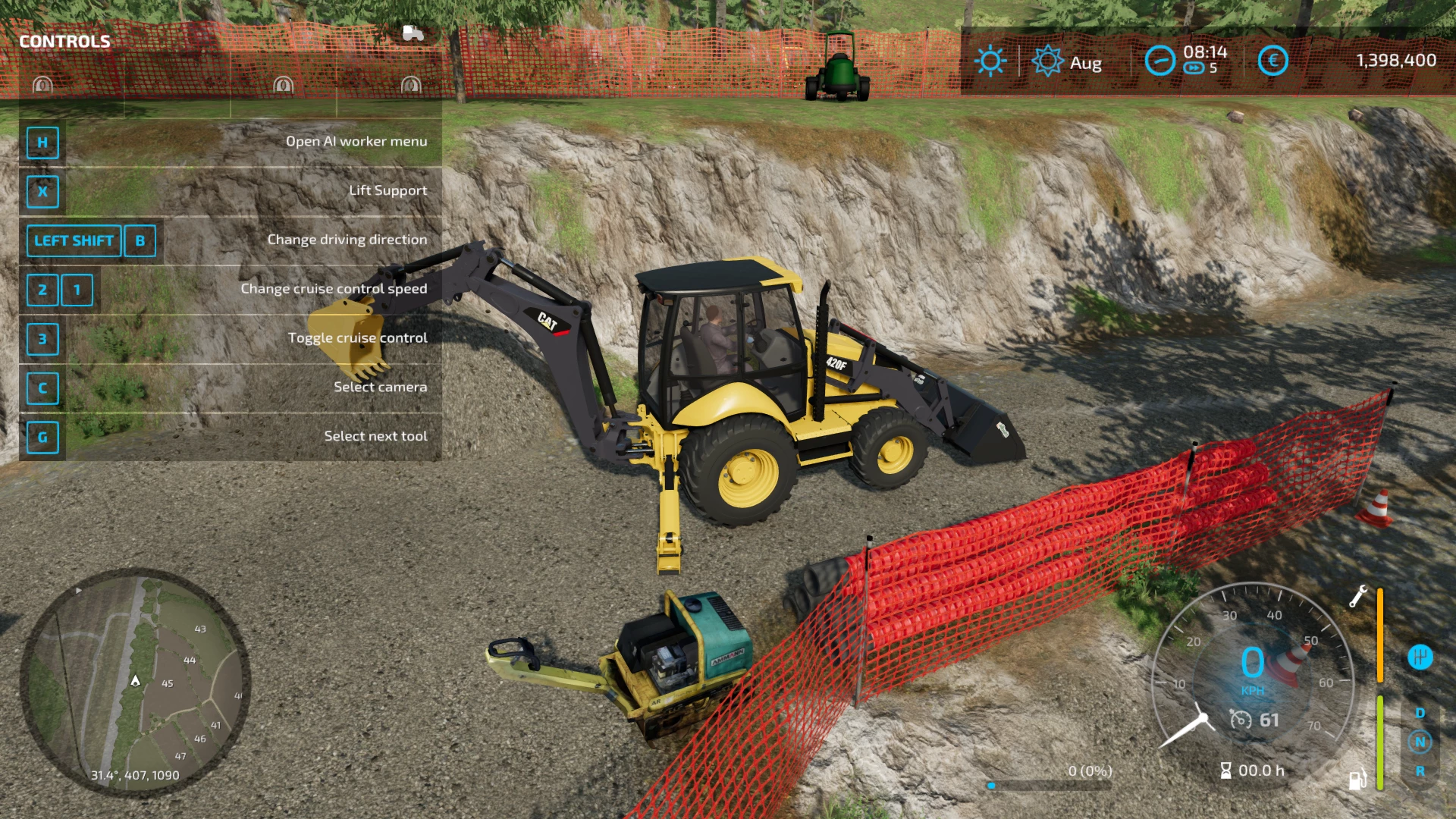This screenshot has height=819, width=1456.
Task: Click the cruise control speed icon
Action: pyautogui.click(x=1241, y=719)
